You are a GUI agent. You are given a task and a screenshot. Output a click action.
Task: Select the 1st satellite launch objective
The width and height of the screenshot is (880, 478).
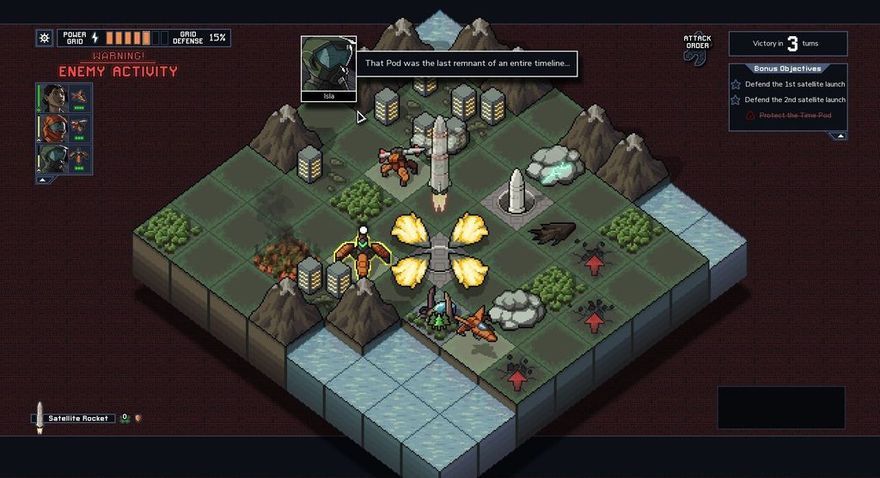[x=794, y=84]
